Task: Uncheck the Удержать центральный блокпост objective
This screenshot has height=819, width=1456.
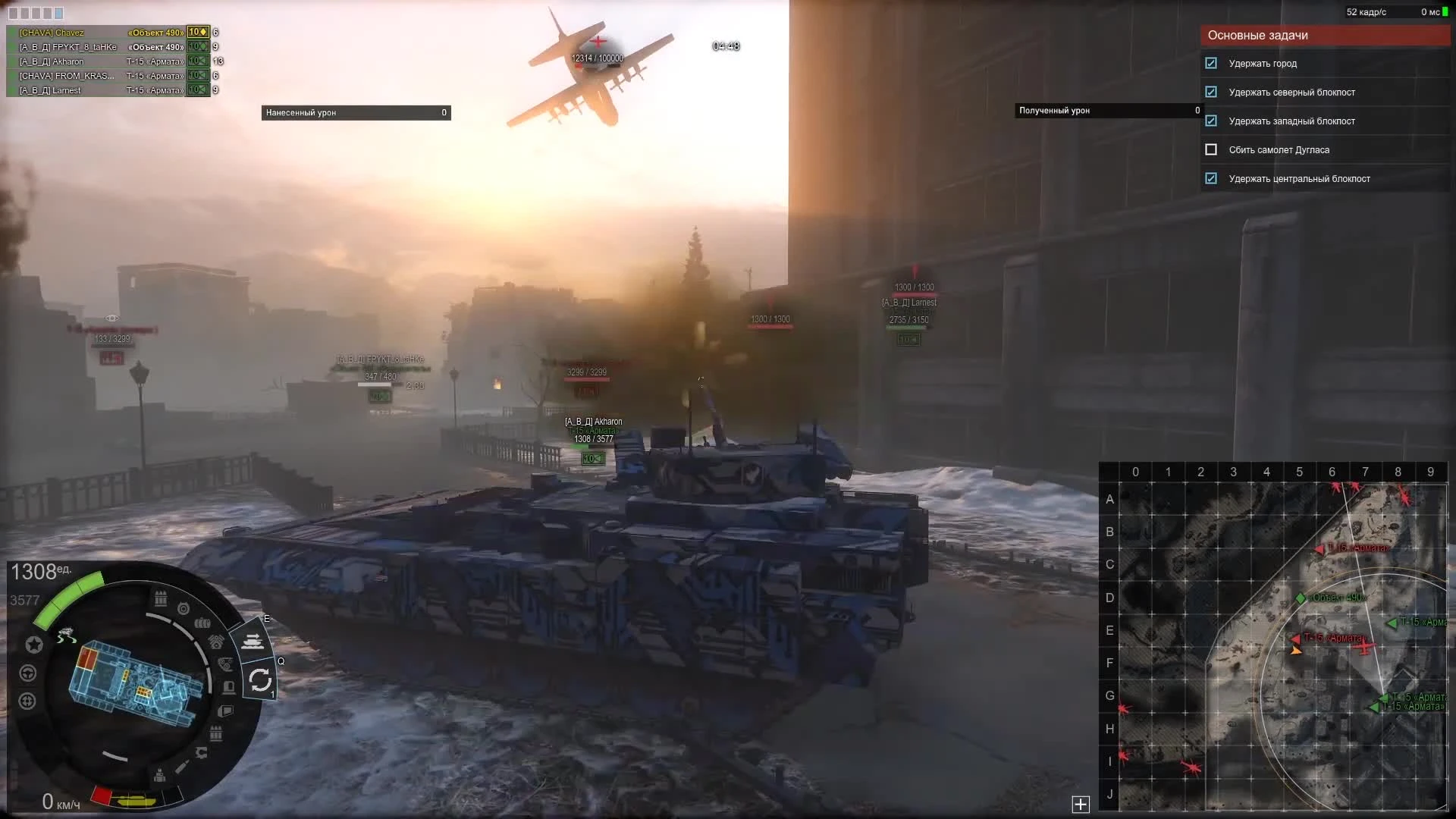Action: pos(1211,178)
